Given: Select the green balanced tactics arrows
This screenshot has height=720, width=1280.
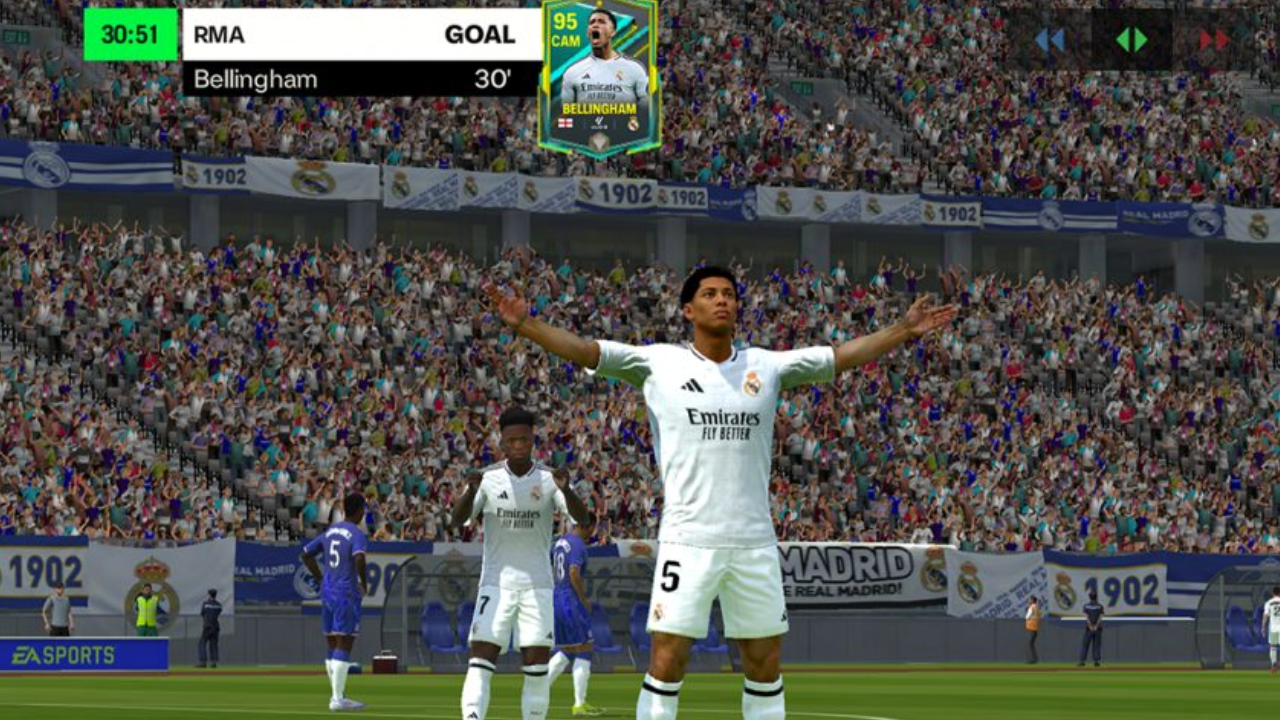Looking at the screenshot, I should (1131, 40).
